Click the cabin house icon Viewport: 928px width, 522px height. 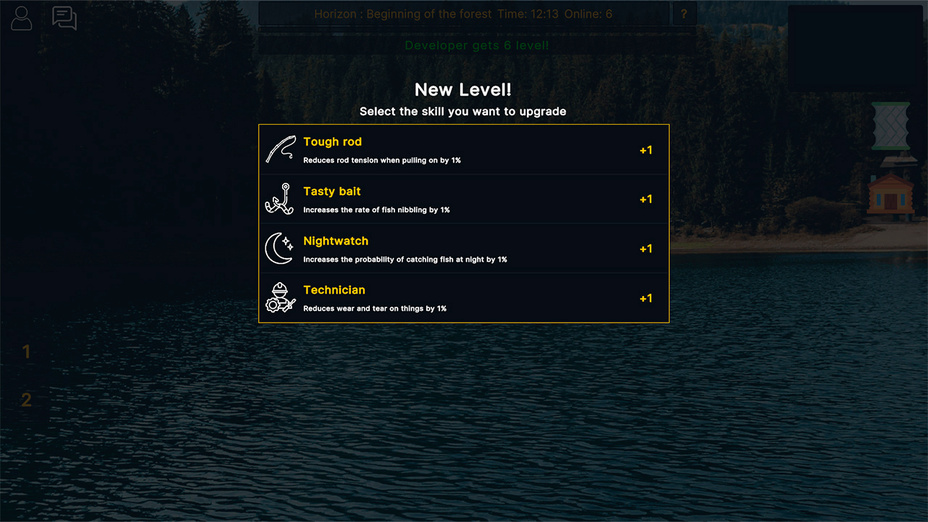tap(889, 193)
